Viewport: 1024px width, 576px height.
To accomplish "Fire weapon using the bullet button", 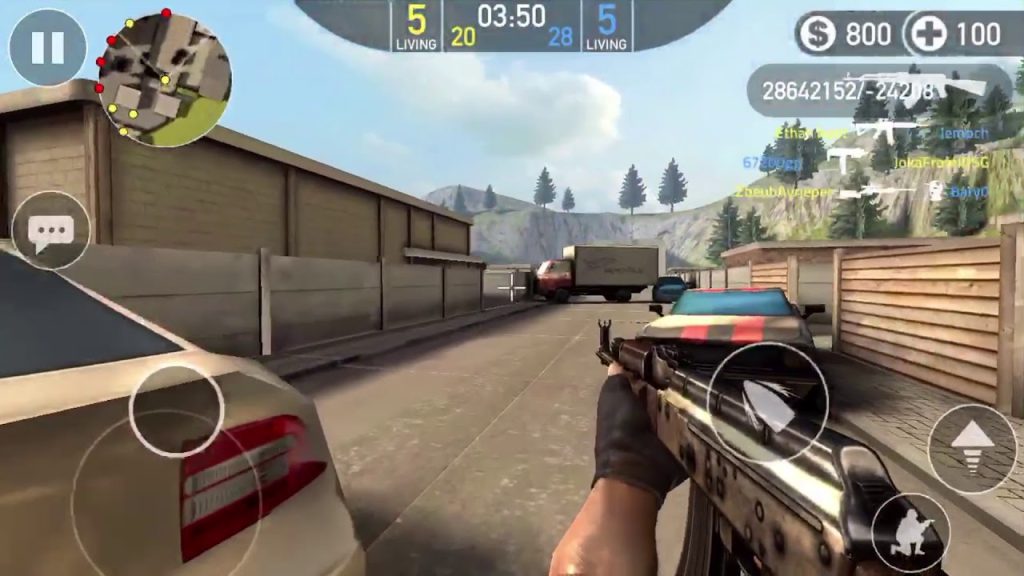I will click(x=768, y=403).
